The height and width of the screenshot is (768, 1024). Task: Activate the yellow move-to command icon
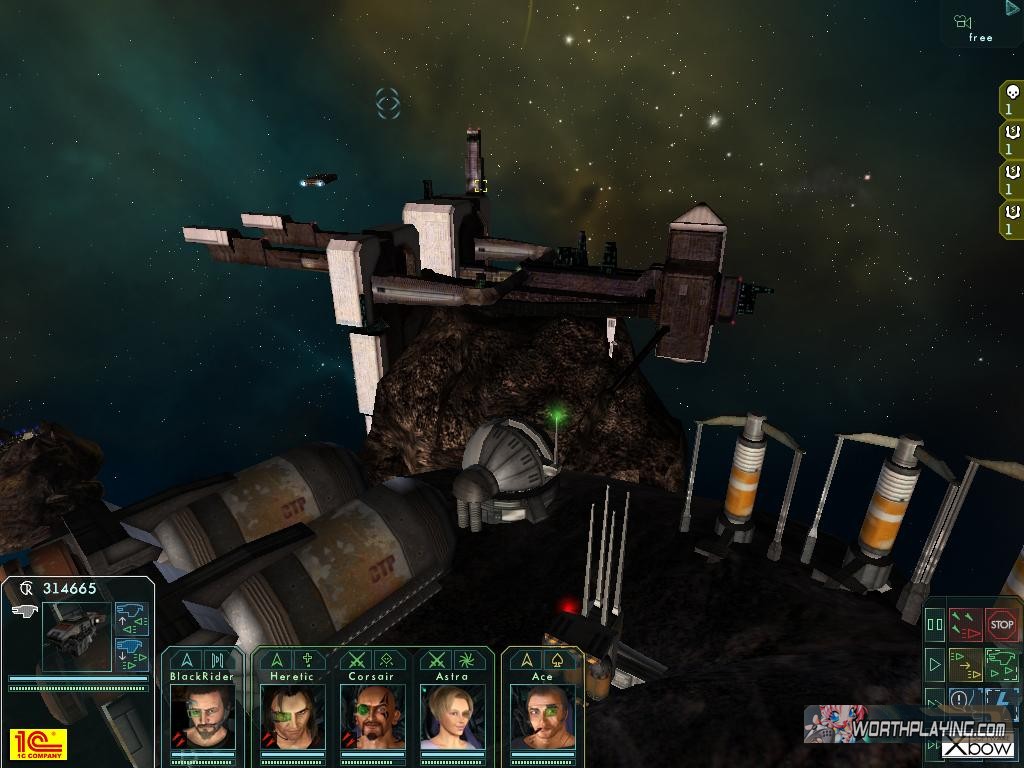click(x=965, y=663)
